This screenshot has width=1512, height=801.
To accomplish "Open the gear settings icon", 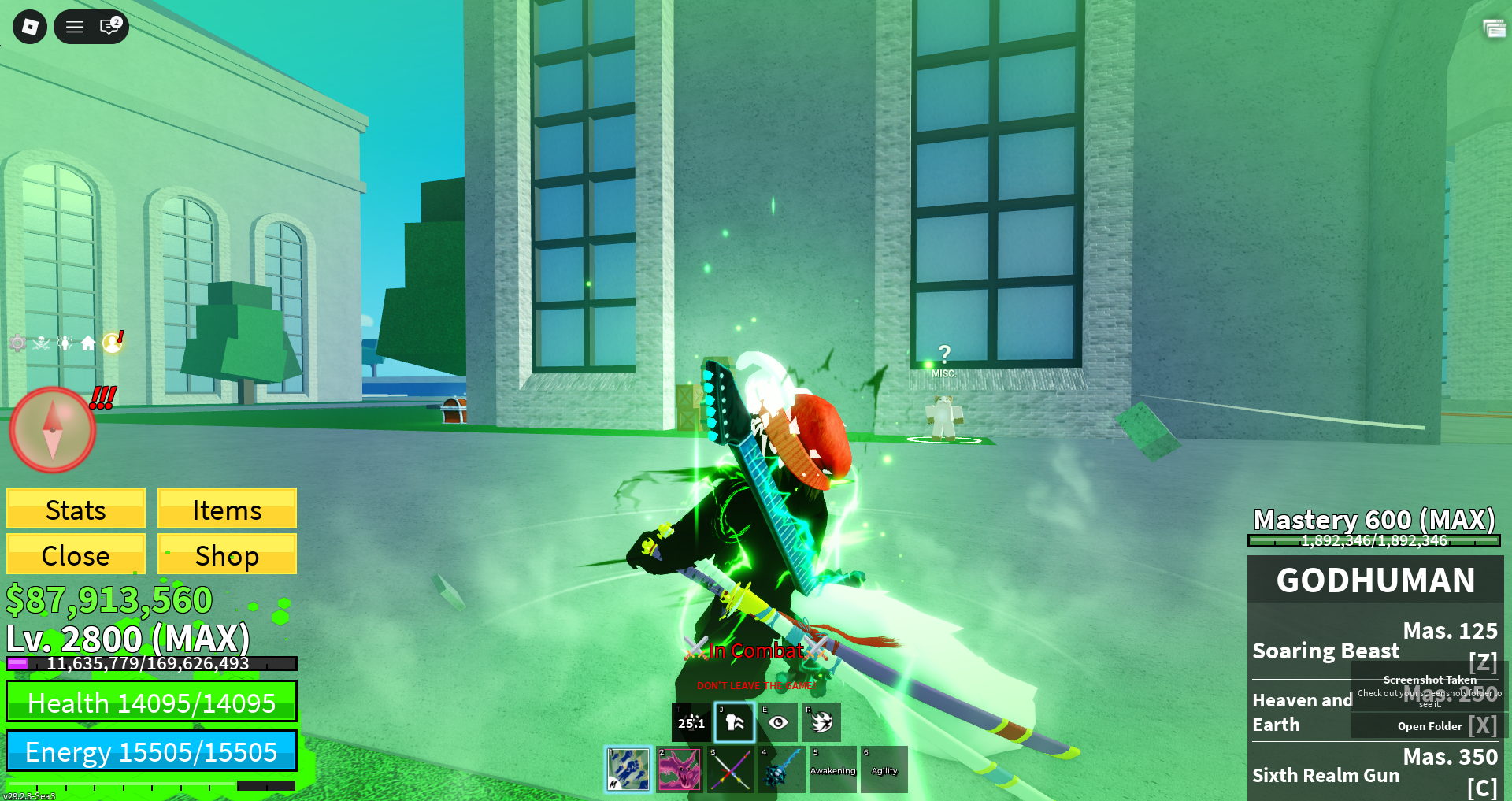I will 17,343.
